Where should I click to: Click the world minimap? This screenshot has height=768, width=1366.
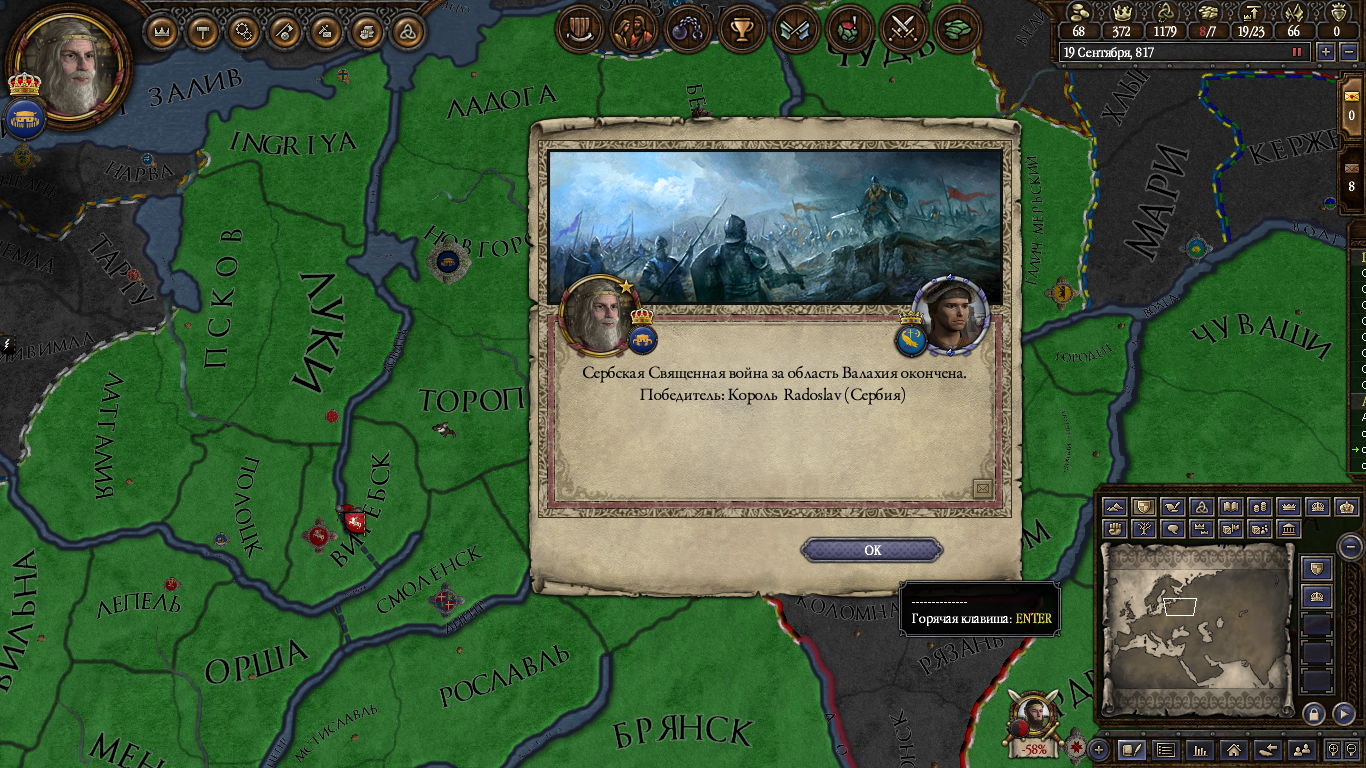pos(1196,628)
